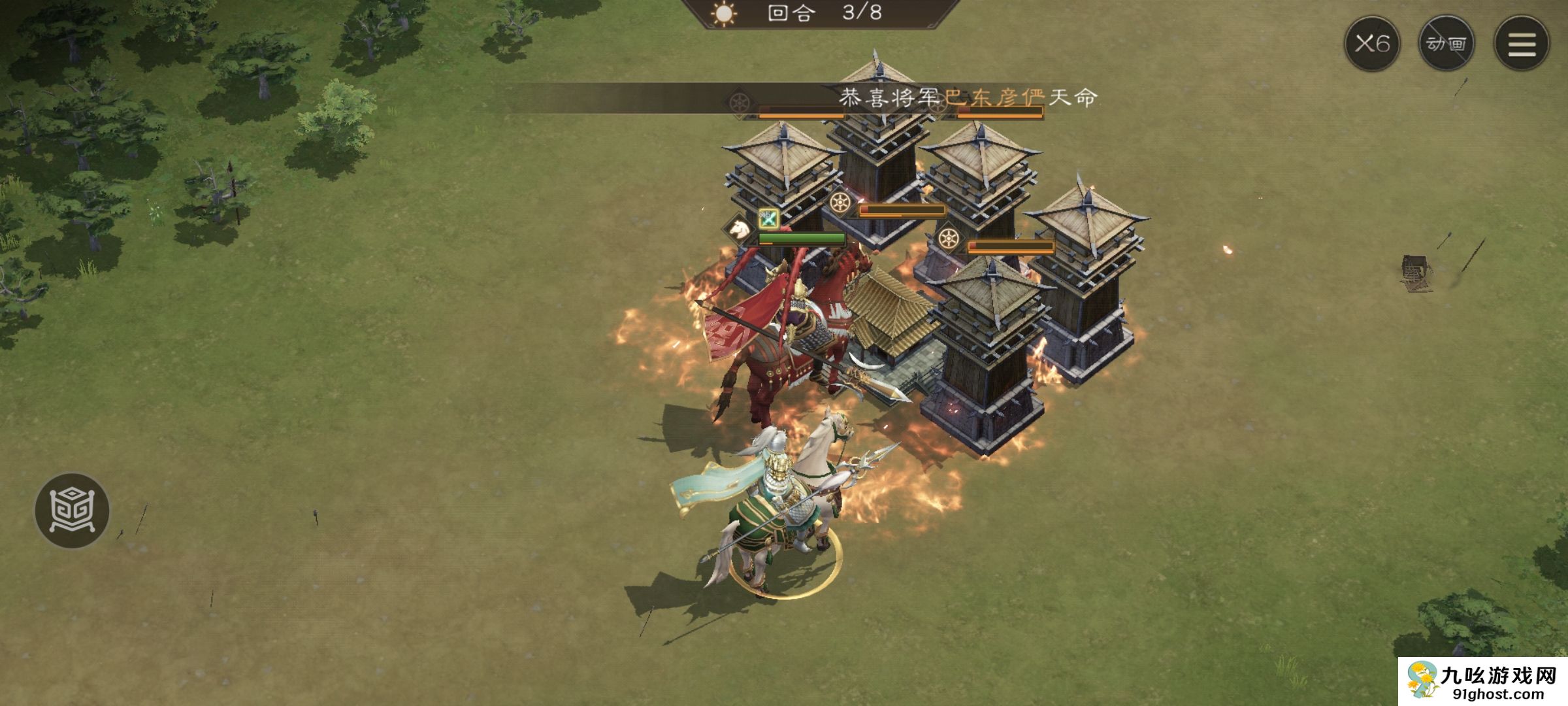The image size is (1568, 706).
Task: Open the maze-pattern formation button
Action: coord(72,510)
